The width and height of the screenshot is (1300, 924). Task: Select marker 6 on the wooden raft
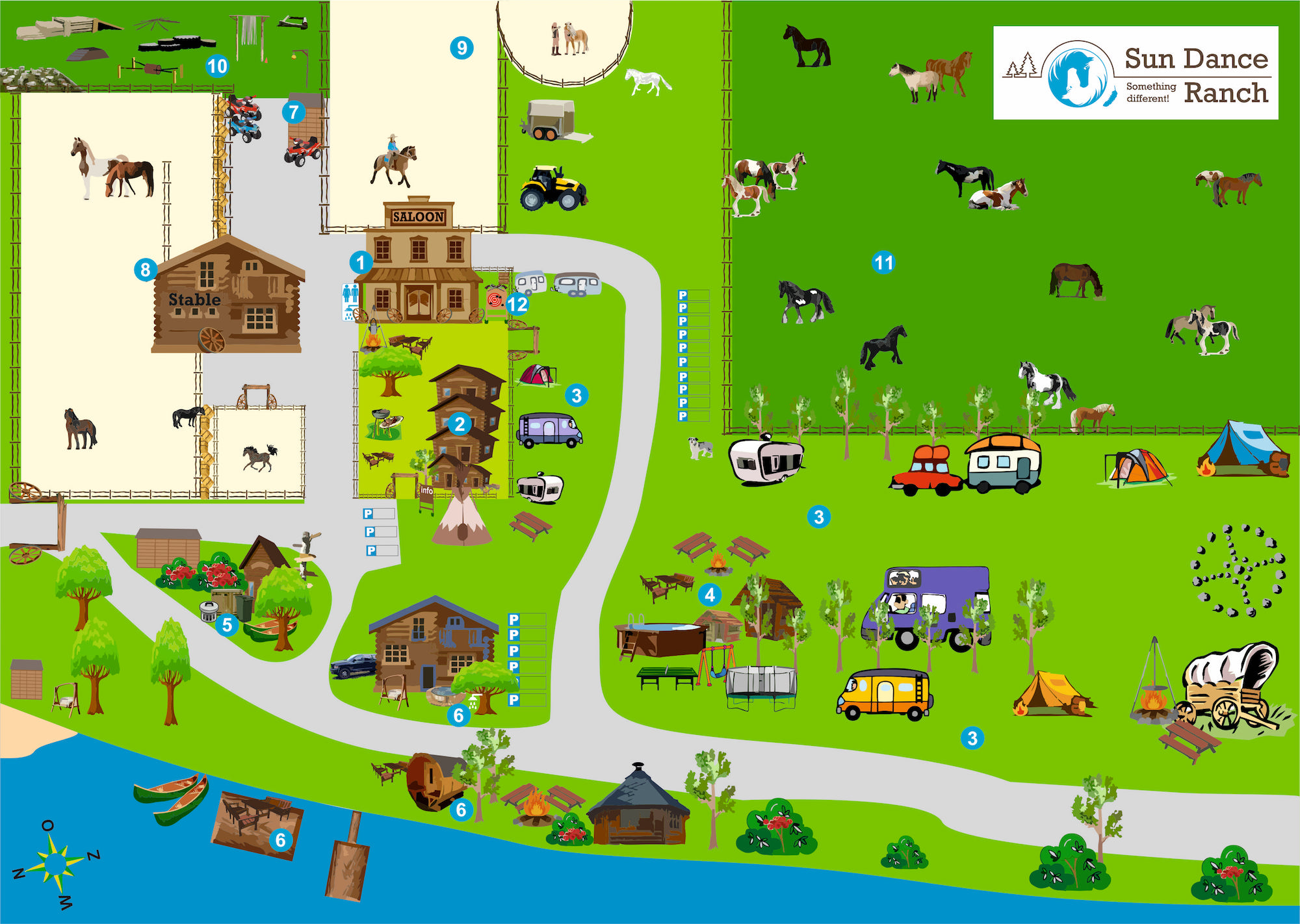point(280,840)
